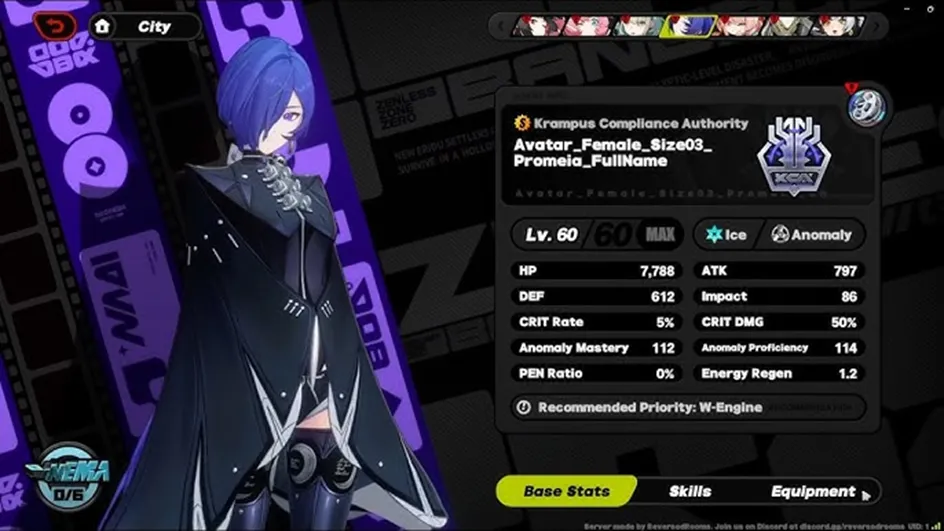Image resolution: width=944 pixels, height=531 pixels.
Task: Switch to the Skills tab
Action: pyautogui.click(x=690, y=491)
